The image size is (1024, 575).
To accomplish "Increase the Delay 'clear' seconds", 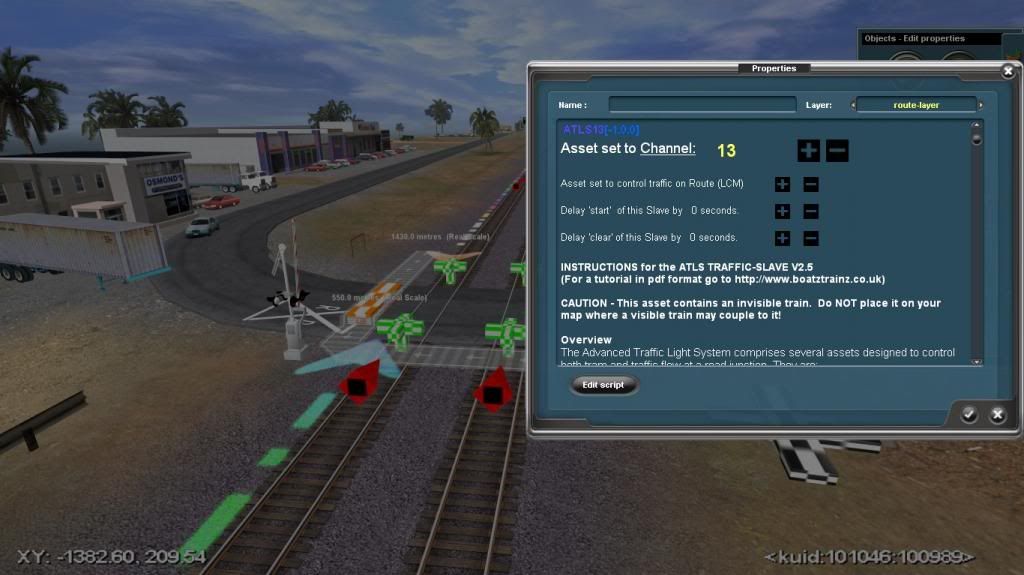I will (x=782, y=238).
